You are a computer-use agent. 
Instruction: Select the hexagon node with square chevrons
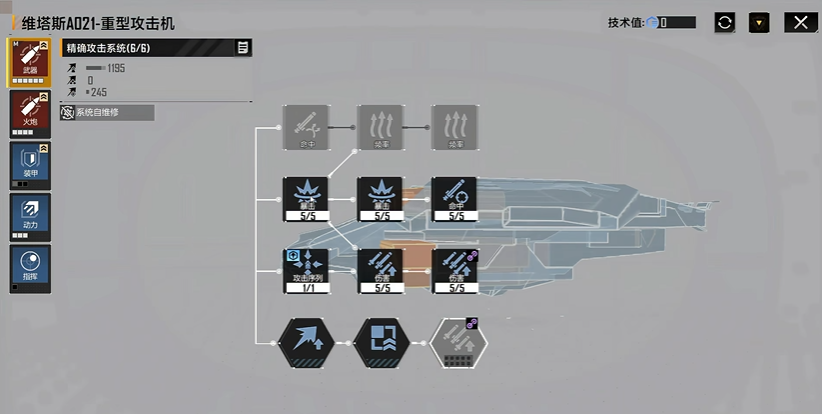point(381,342)
